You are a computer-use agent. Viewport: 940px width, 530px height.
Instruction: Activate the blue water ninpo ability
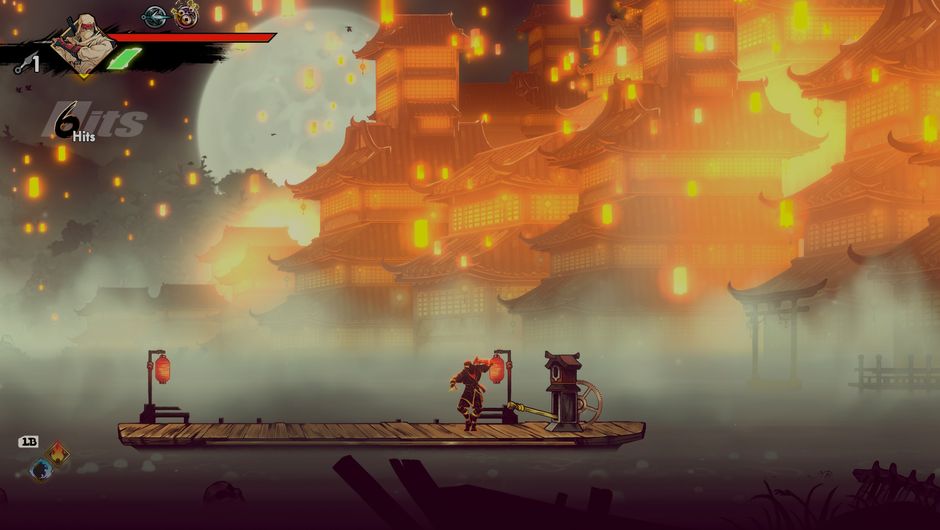pyautogui.click(x=41, y=469)
